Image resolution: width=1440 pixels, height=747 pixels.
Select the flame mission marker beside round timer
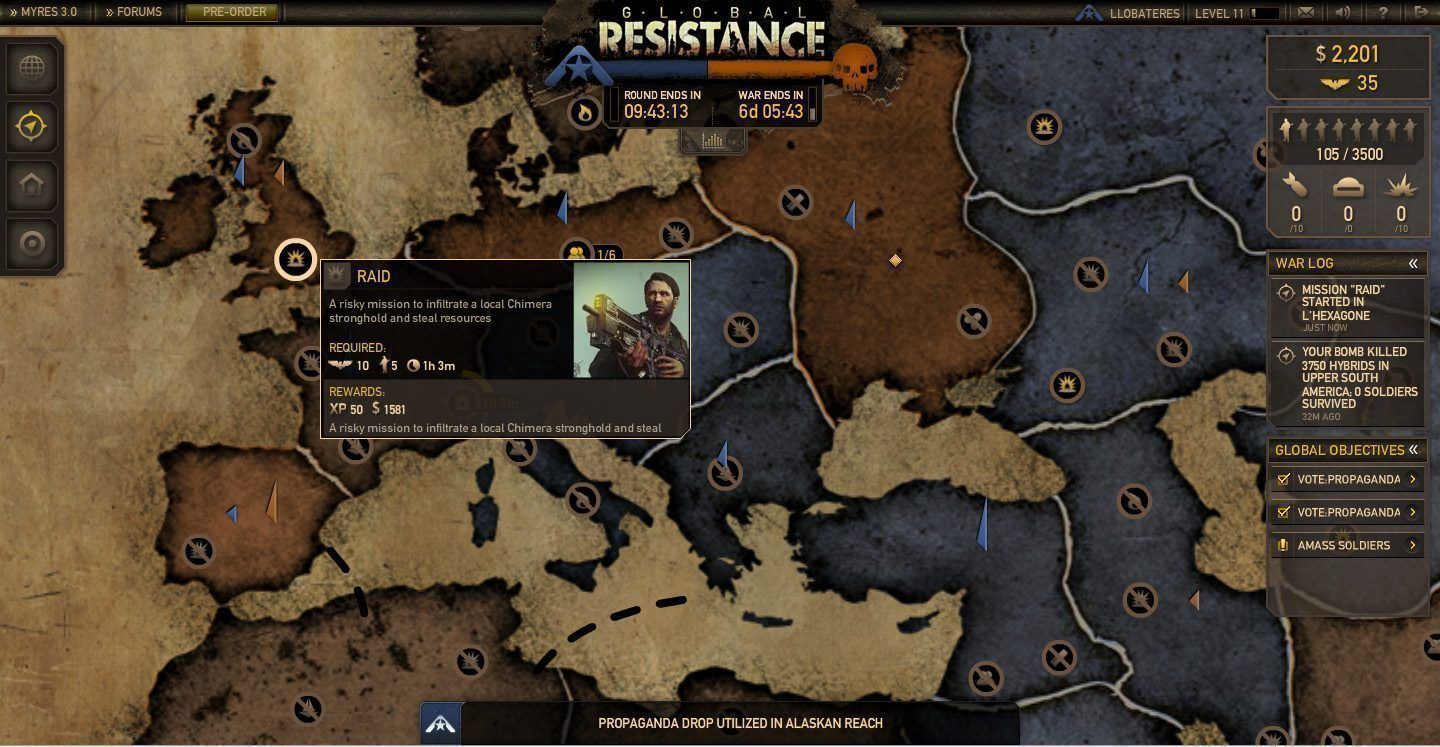(584, 113)
